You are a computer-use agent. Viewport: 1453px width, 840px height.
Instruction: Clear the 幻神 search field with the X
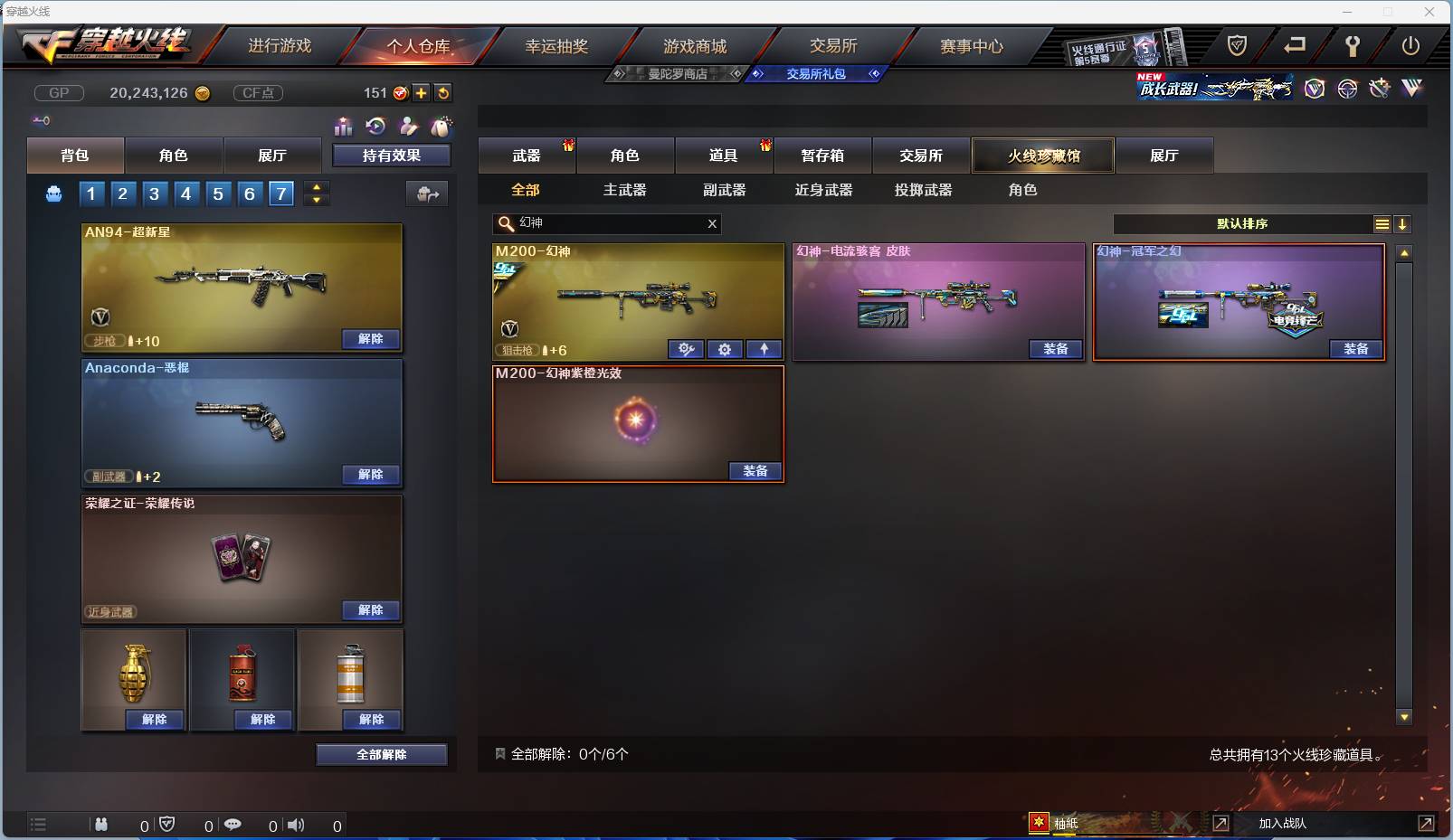tap(712, 224)
